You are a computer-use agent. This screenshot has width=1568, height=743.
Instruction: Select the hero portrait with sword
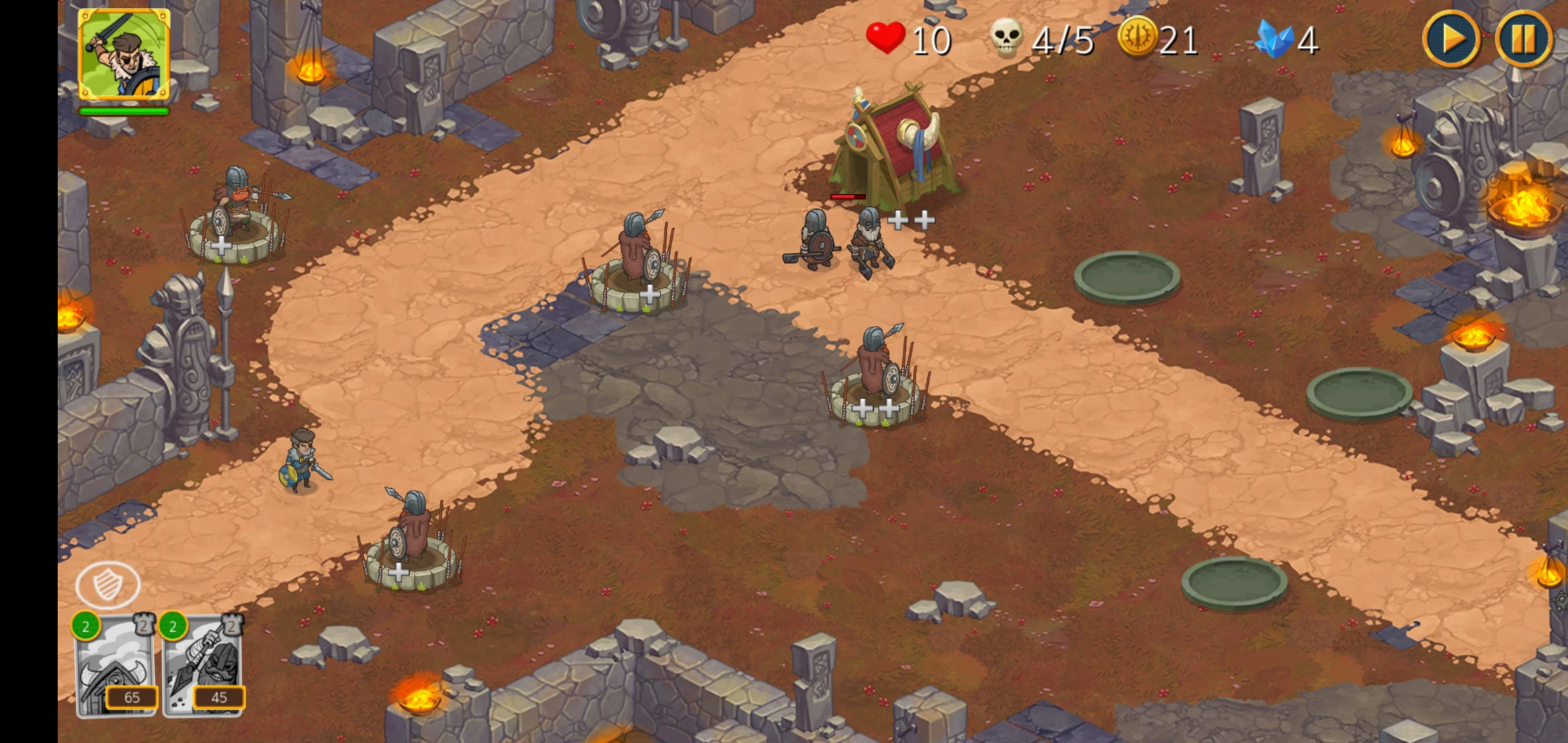[124, 54]
